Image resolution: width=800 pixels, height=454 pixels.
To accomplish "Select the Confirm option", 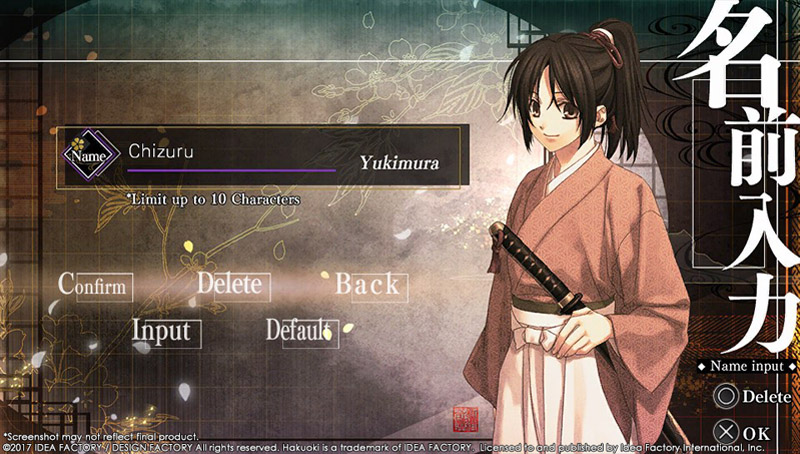I will click(96, 285).
